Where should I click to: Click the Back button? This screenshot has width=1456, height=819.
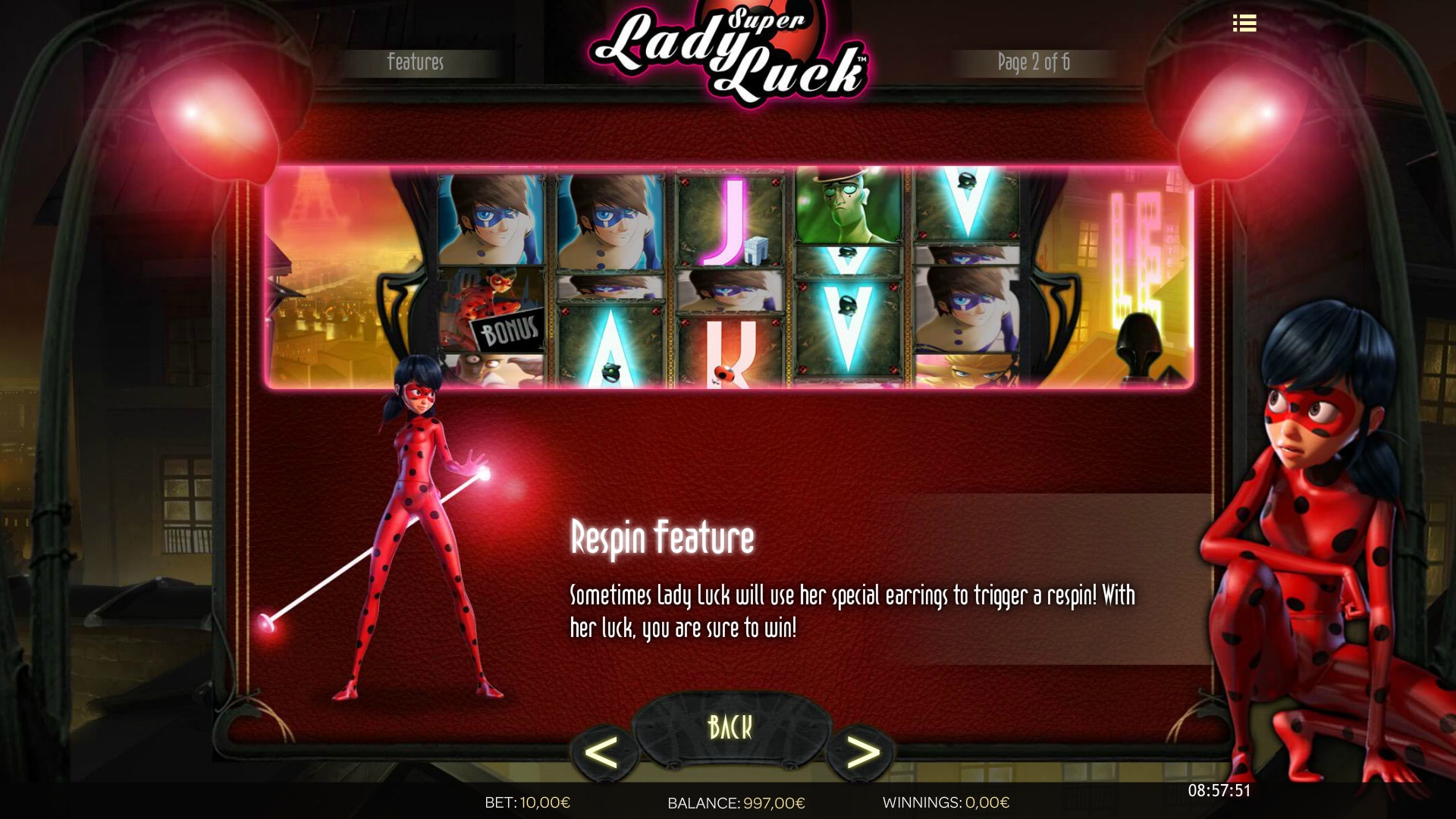[730, 727]
